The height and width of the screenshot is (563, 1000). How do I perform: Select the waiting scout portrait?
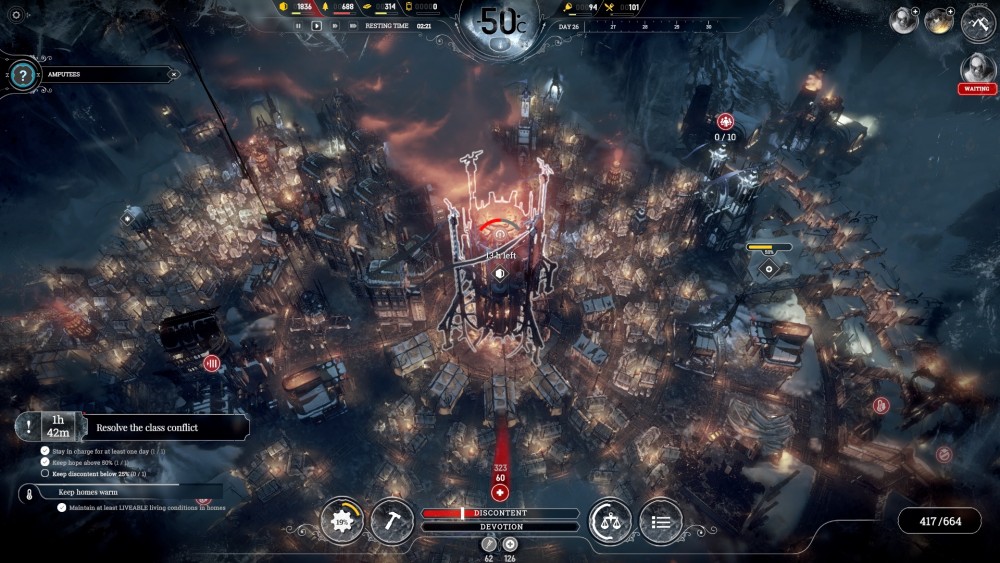point(976,69)
